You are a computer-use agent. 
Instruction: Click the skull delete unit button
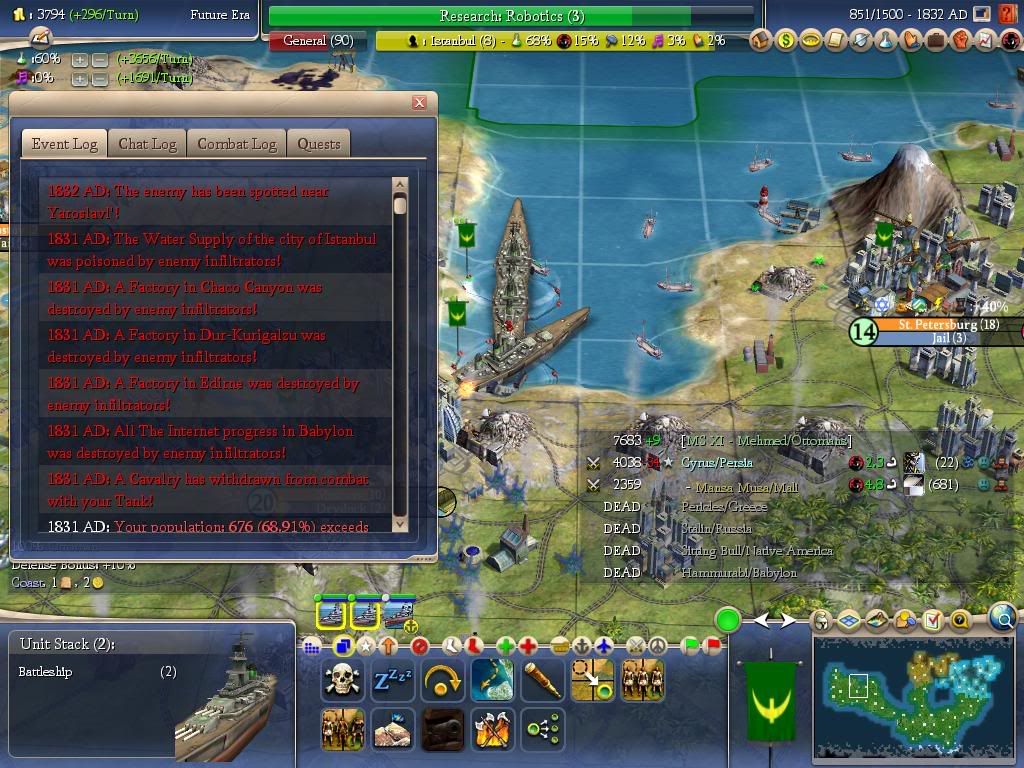[342, 681]
